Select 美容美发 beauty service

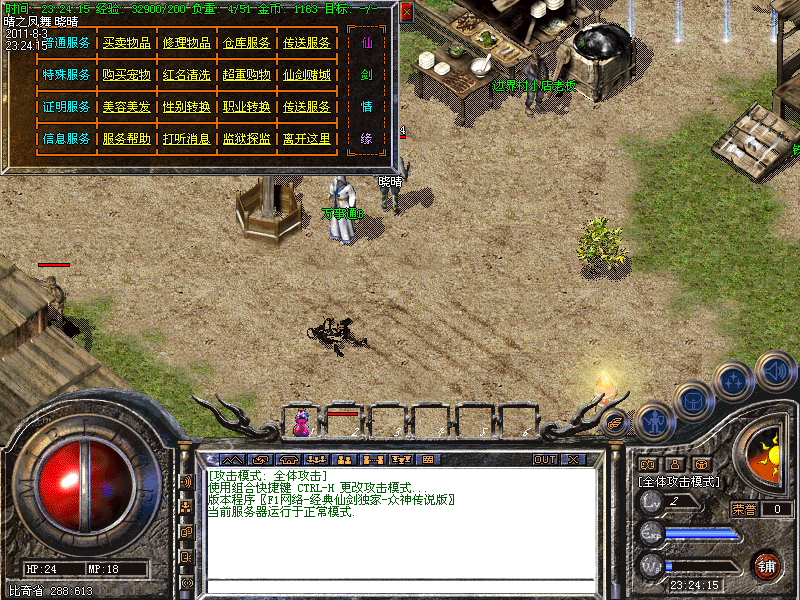(x=127, y=107)
